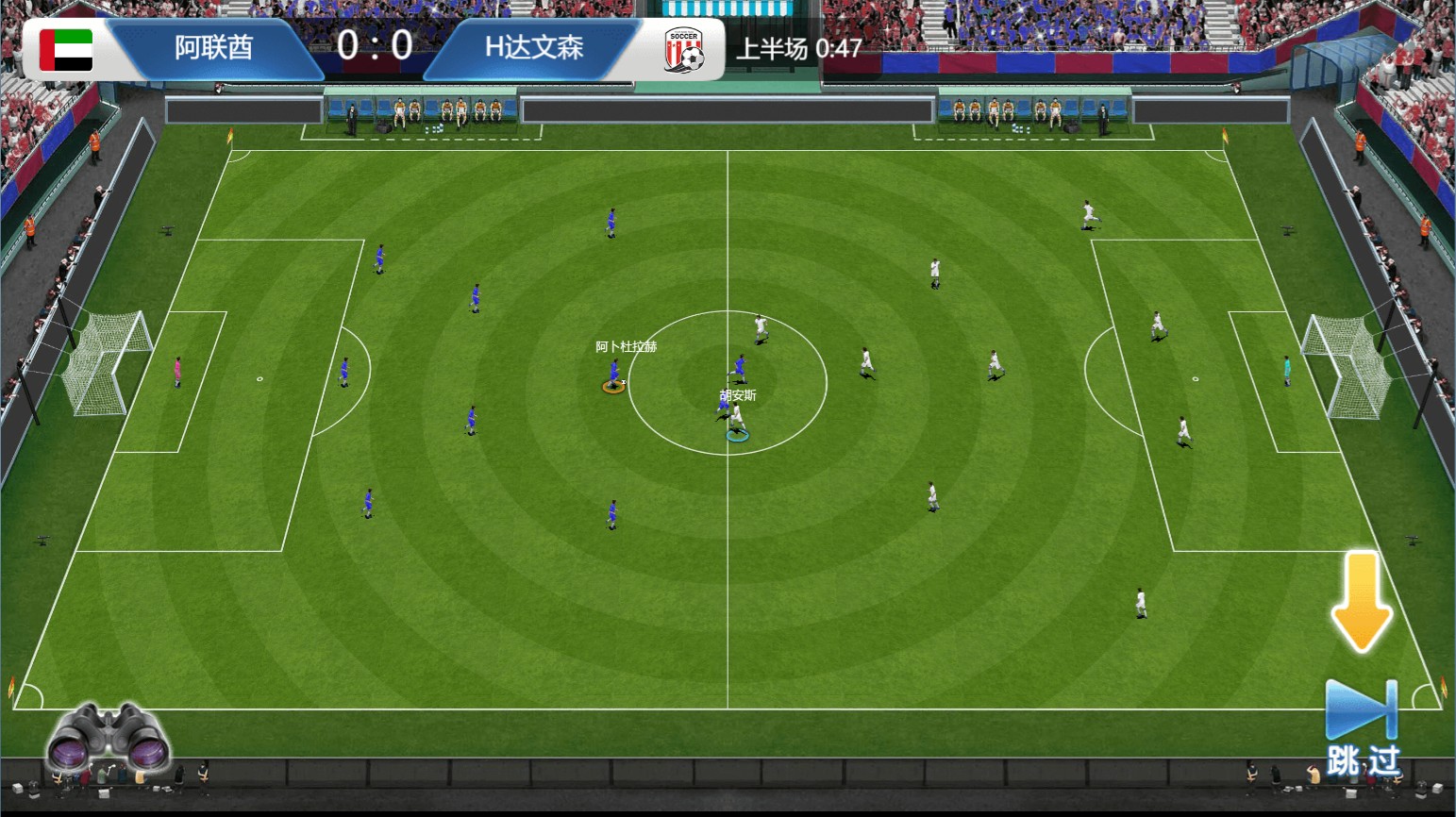Skip the match with the 跳过 button

click(1362, 727)
